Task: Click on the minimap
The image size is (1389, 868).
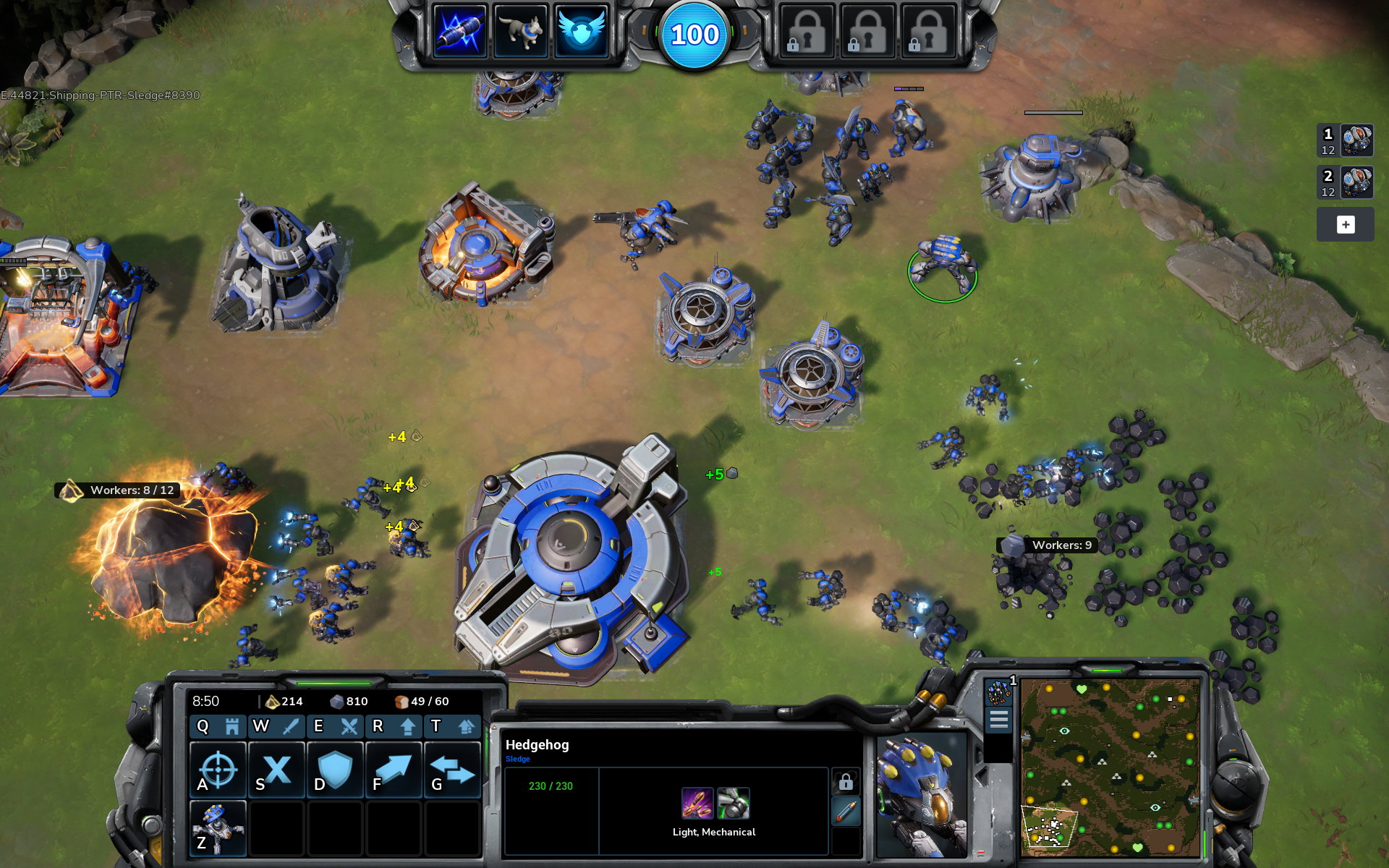Action: click(x=1110, y=767)
